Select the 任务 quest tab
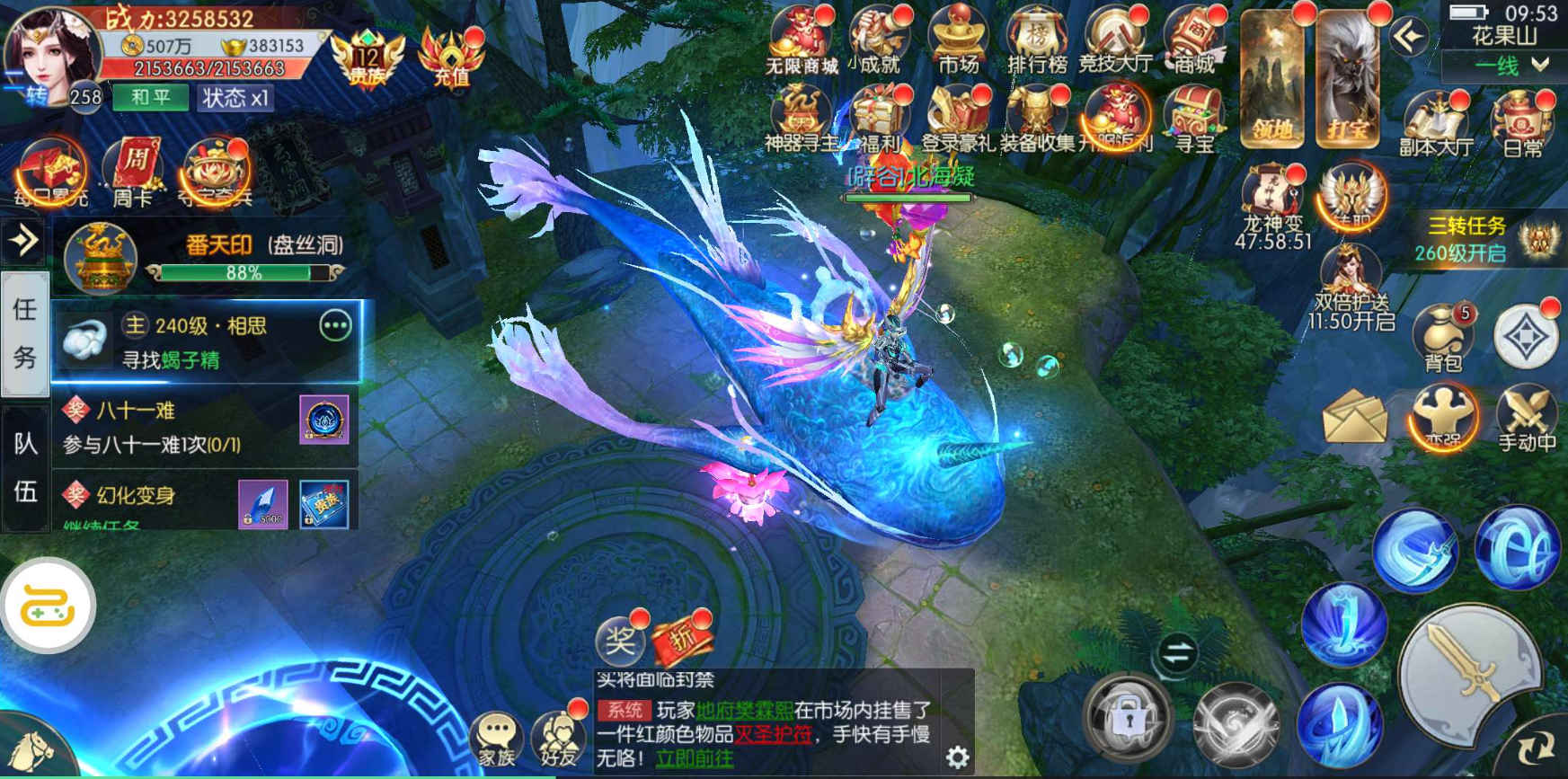The height and width of the screenshot is (779, 1568). 25,332
